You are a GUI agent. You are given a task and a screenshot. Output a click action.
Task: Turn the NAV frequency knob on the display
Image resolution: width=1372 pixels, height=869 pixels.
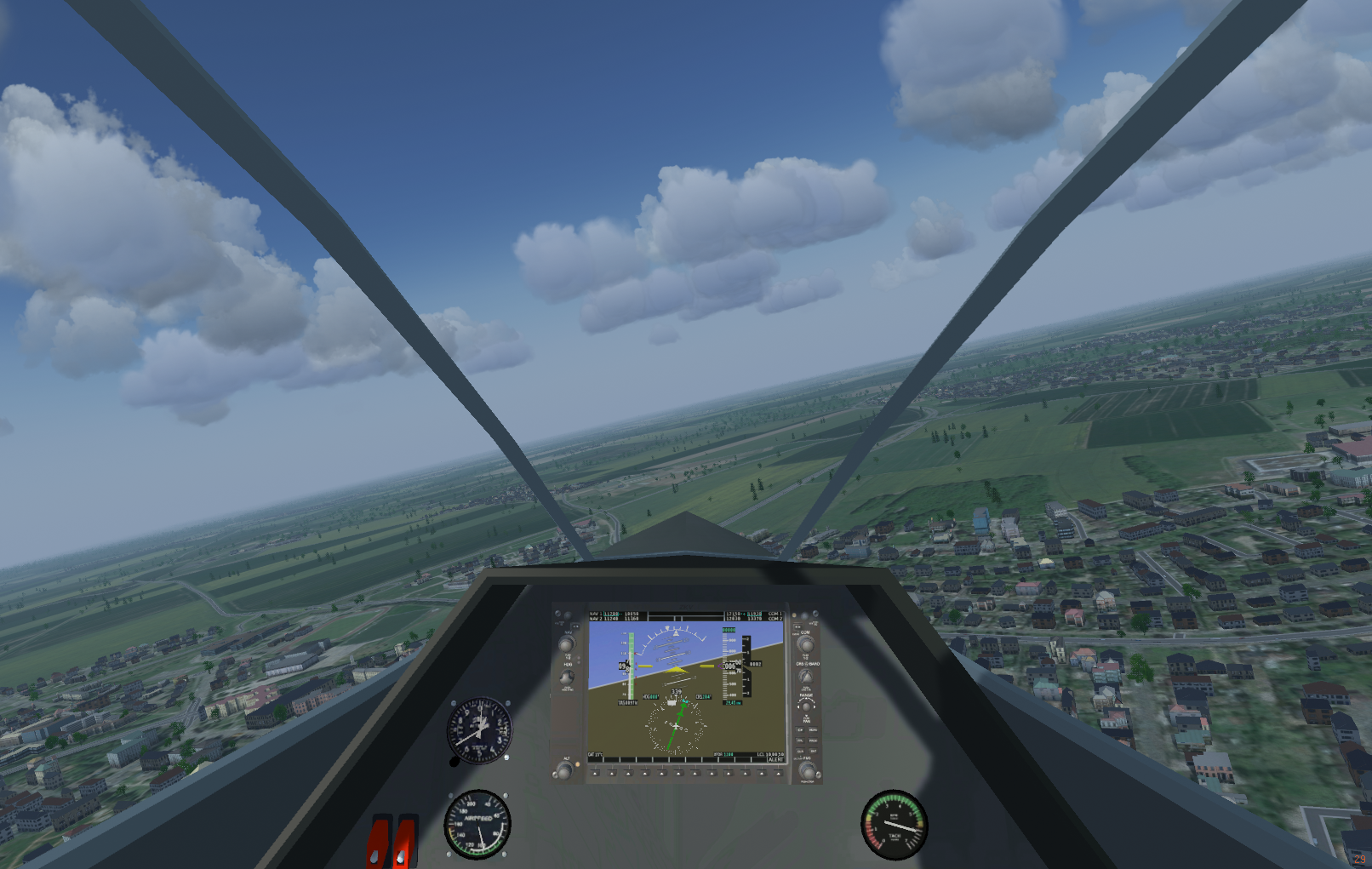coord(566,644)
